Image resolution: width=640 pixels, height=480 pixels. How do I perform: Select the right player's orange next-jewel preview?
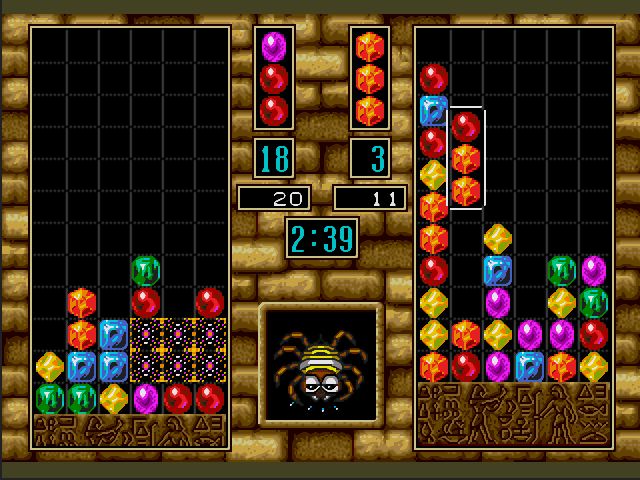click(x=370, y=78)
